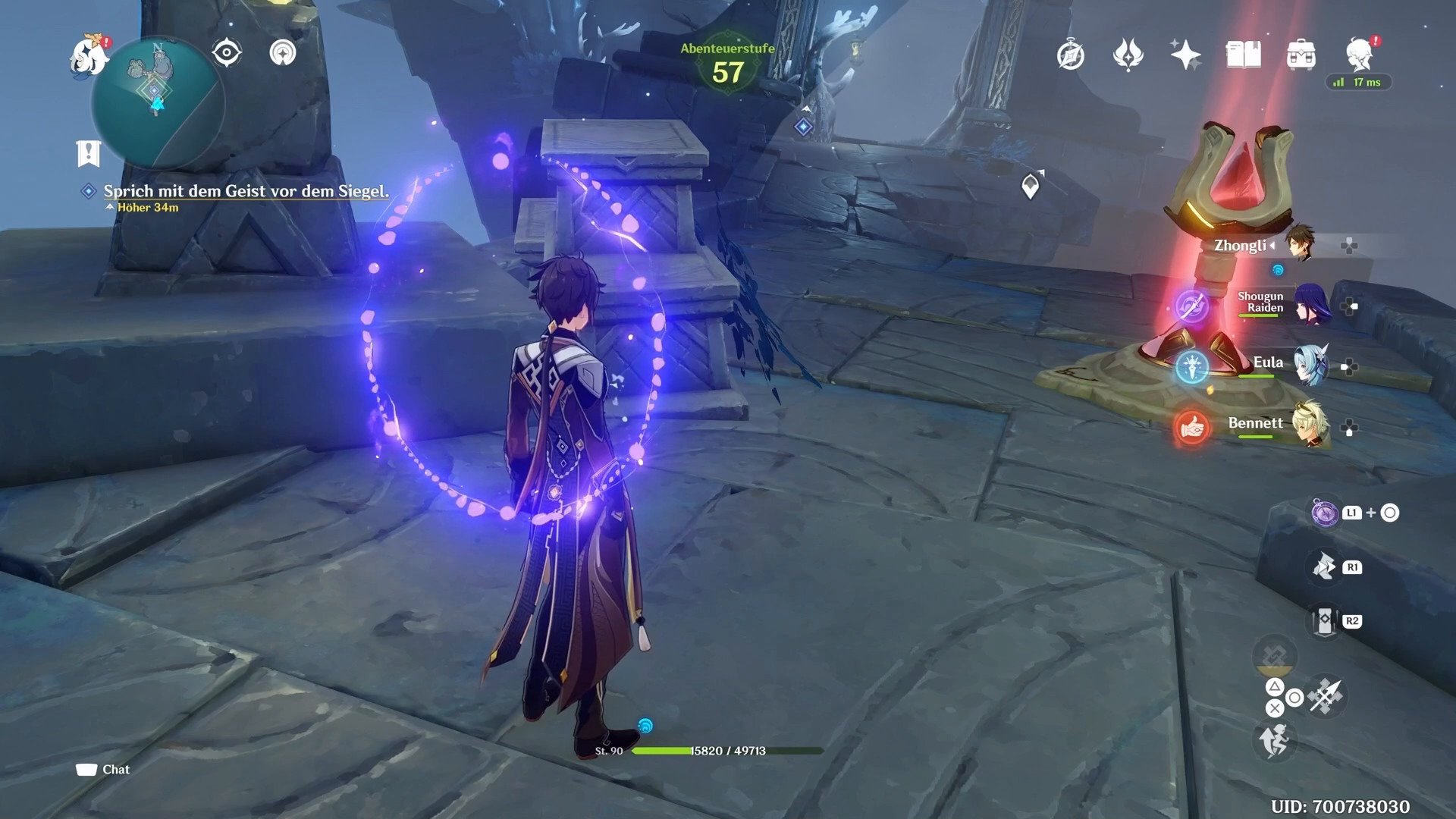Toggle the elemental sight eye icon
The height and width of the screenshot is (819, 1456).
(x=227, y=53)
